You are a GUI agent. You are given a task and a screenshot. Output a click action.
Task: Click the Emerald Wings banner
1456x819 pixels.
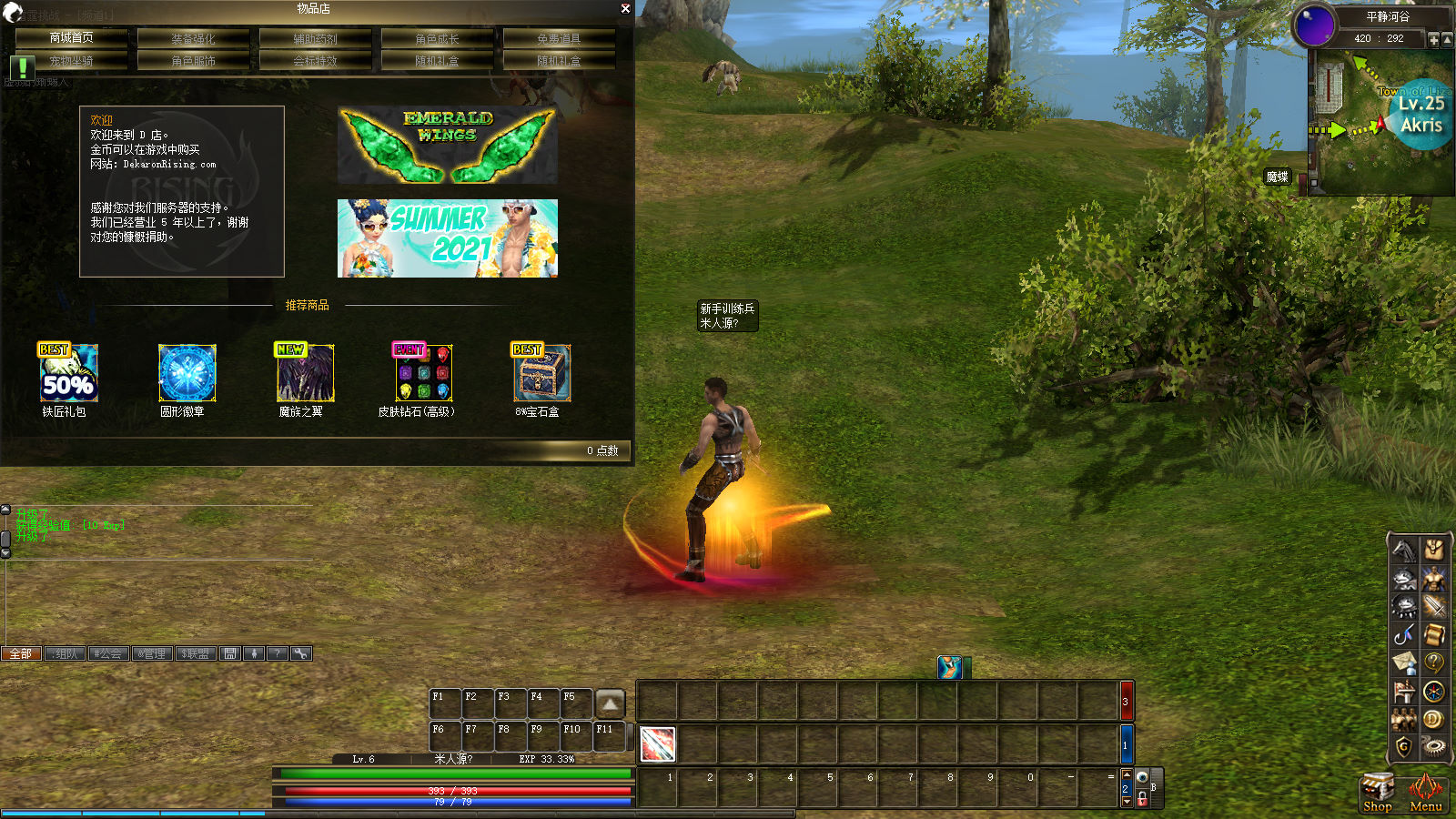click(447, 145)
